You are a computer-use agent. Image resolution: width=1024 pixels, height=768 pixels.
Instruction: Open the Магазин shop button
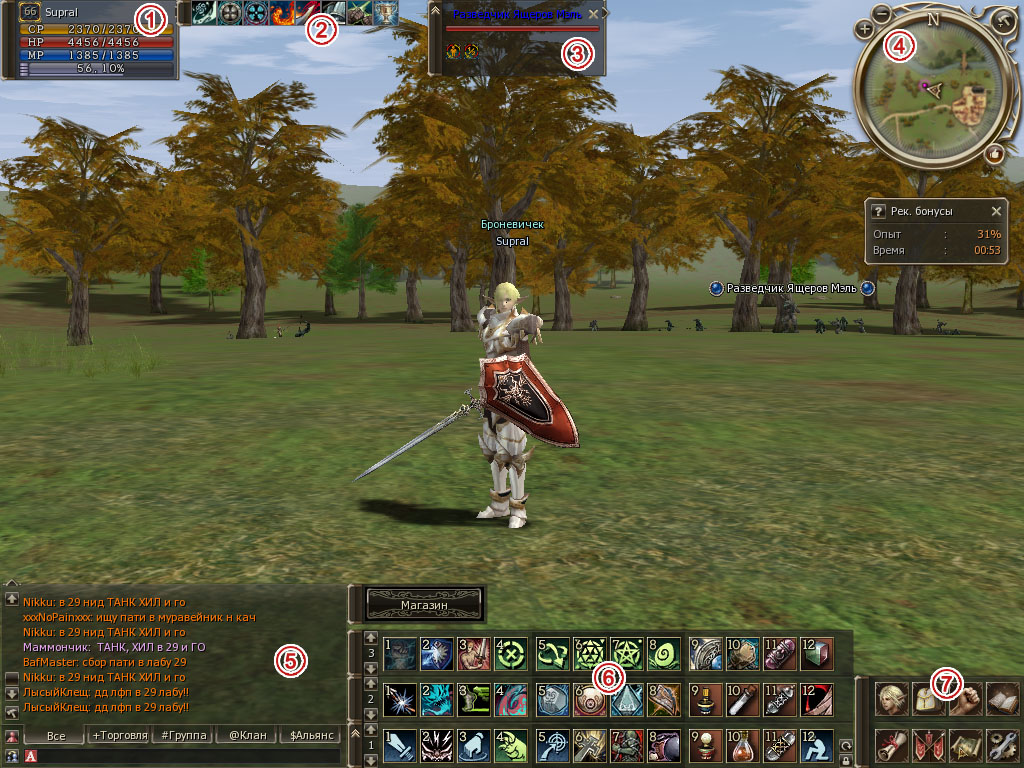click(425, 605)
